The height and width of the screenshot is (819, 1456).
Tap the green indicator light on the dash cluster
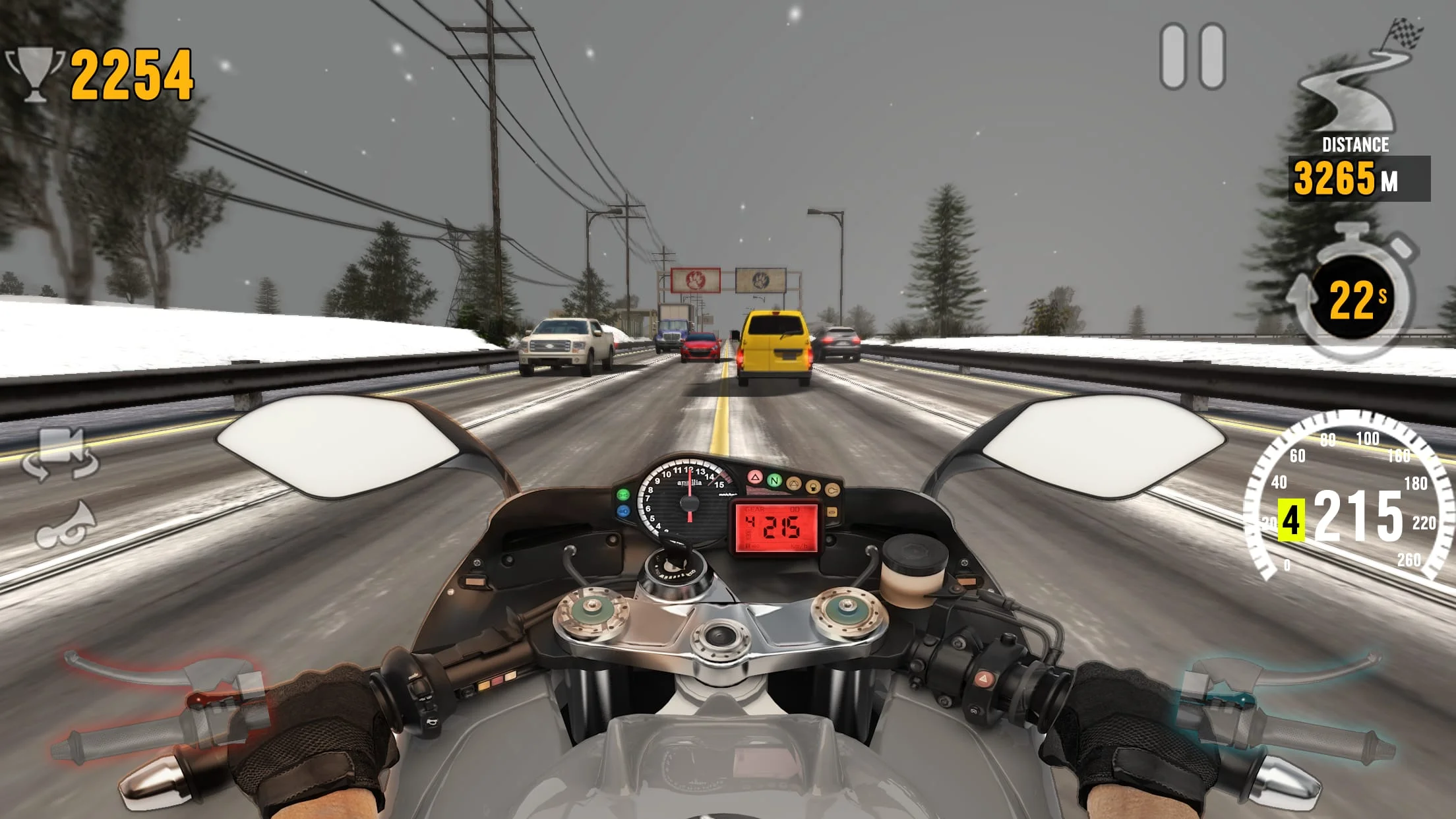click(x=775, y=480)
